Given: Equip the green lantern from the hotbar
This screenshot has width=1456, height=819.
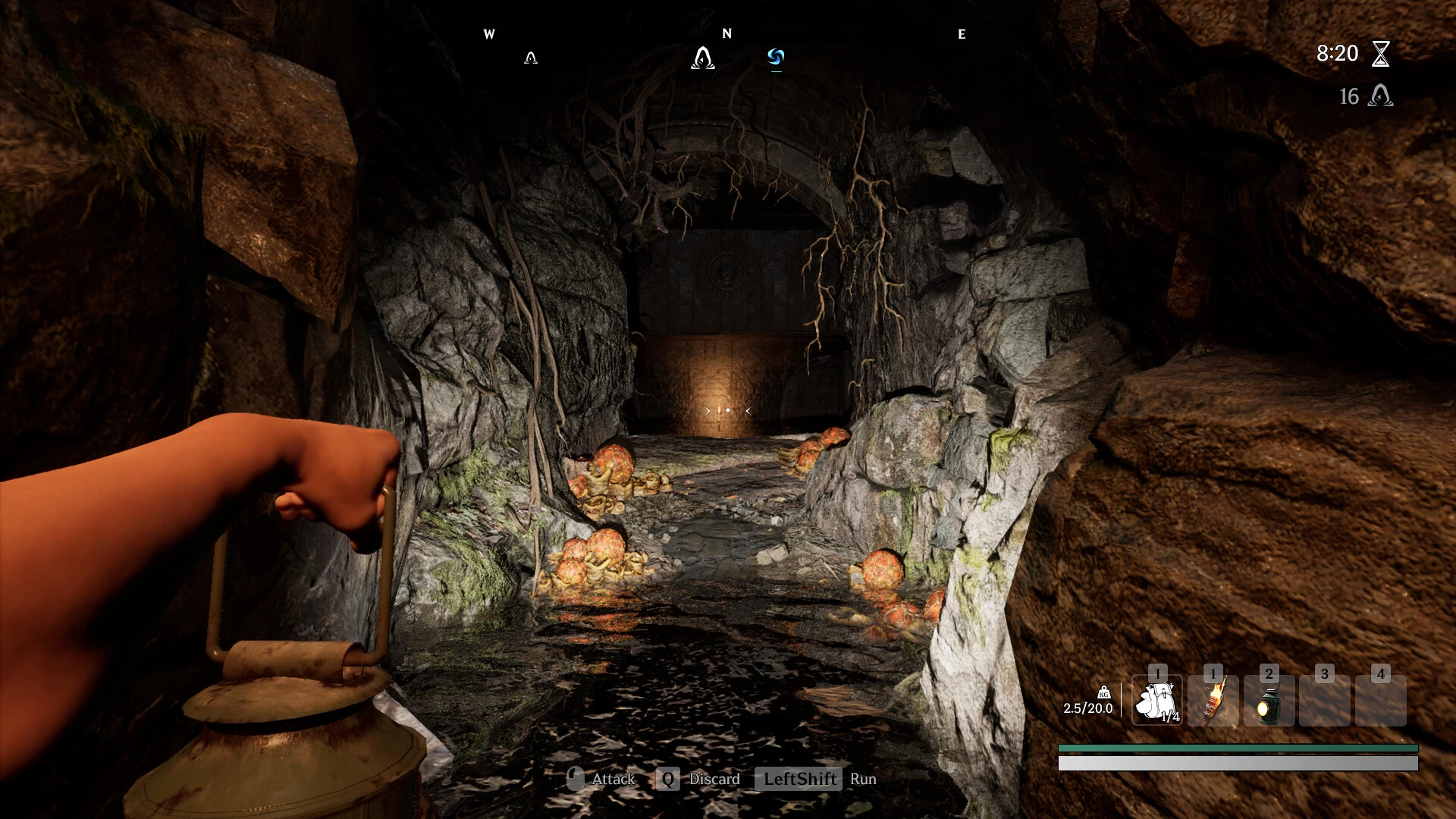Looking at the screenshot, I should (x=1269, y=702).
